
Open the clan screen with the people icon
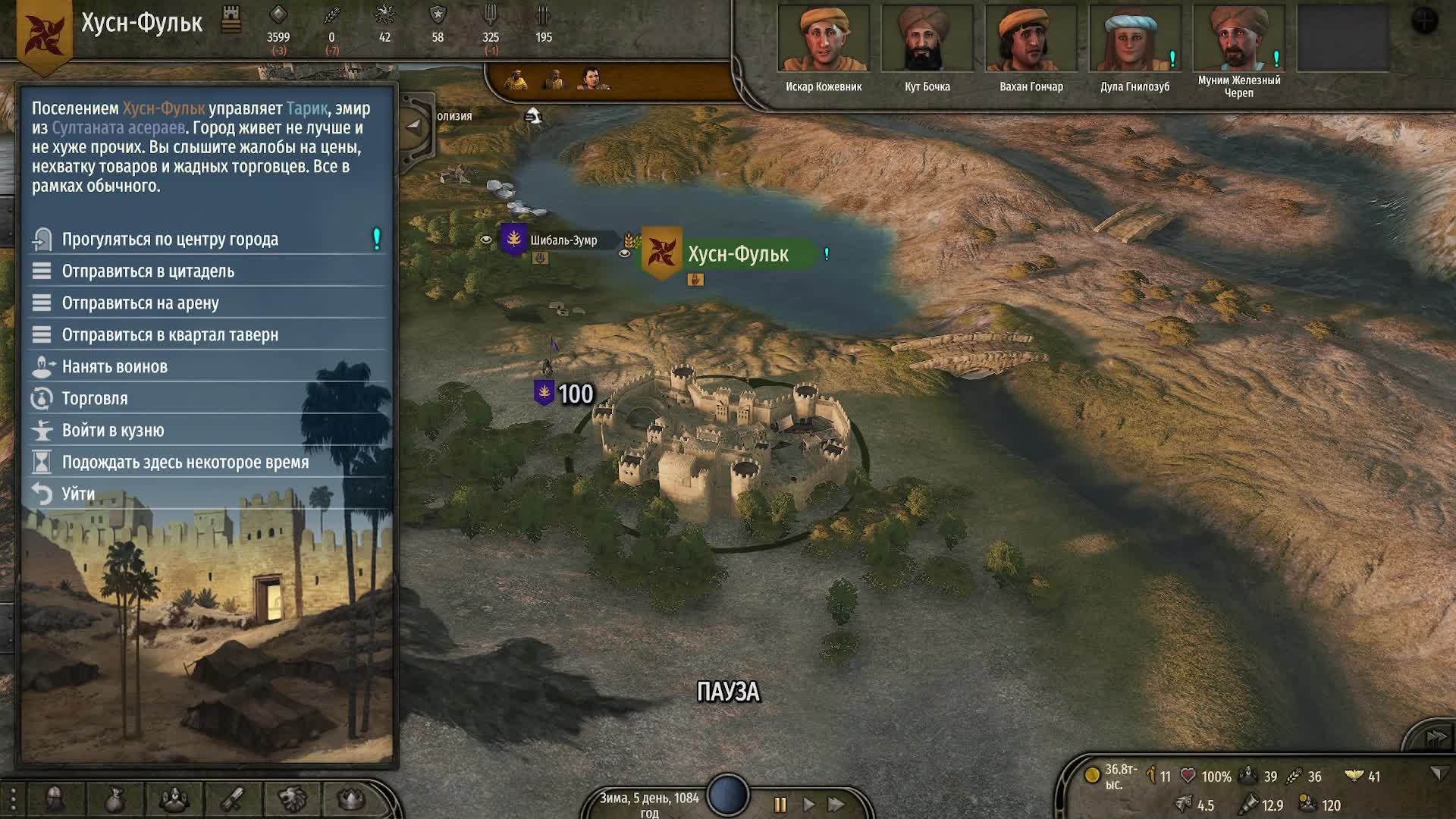[174, 799]
